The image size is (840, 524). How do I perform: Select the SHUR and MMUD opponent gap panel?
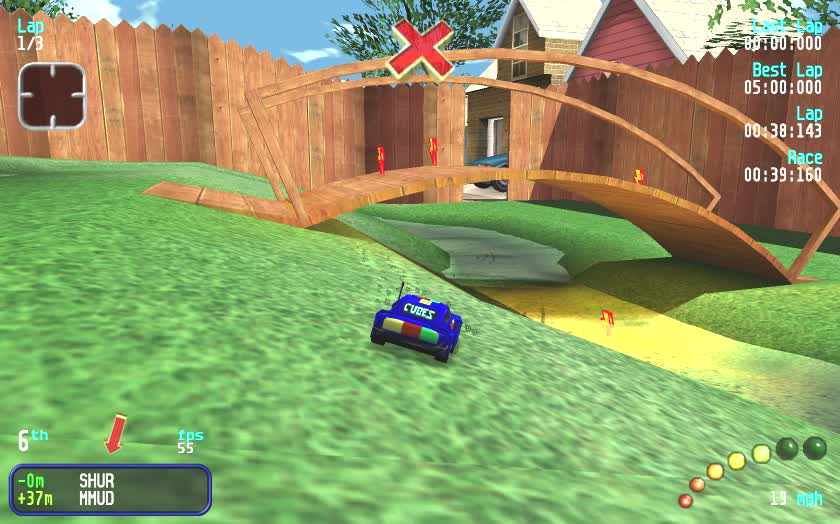[x=110, y=489]
